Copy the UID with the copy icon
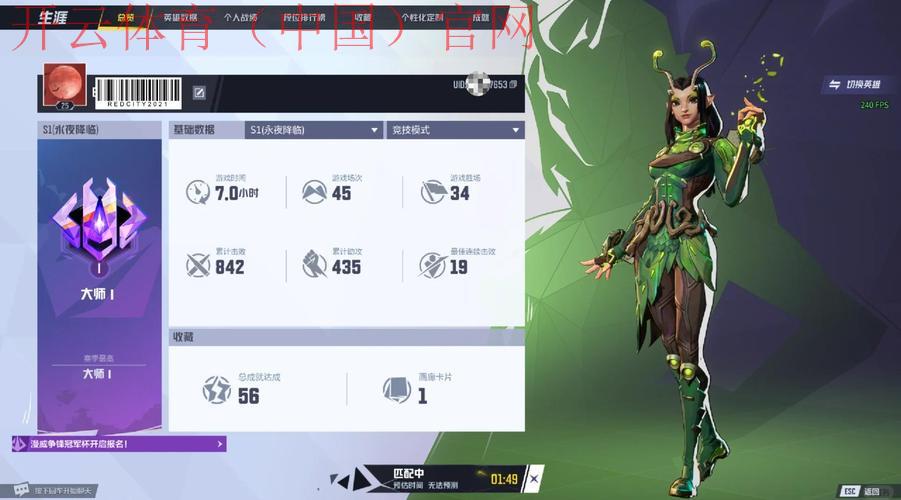Screen dimensions: 901x500 (513, 85)
